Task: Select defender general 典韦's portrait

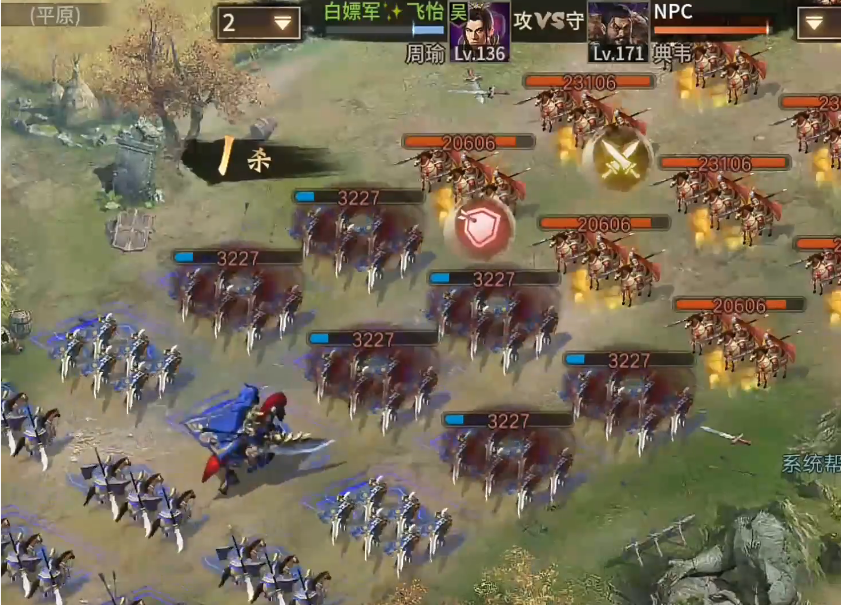Action: click(x=617, y=30)
